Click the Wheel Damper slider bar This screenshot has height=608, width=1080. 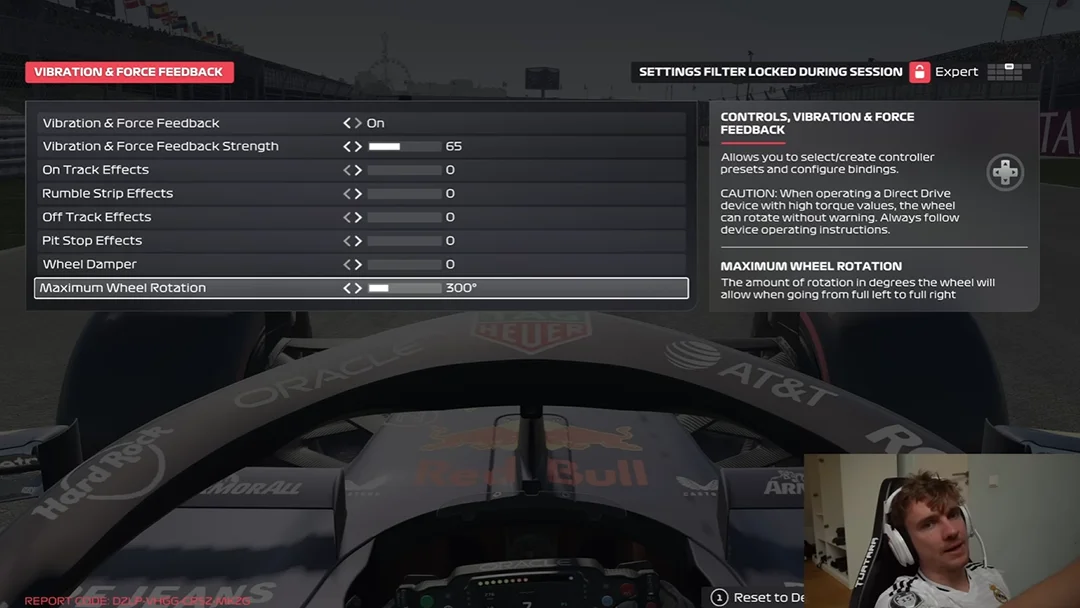tap(405, 265)
